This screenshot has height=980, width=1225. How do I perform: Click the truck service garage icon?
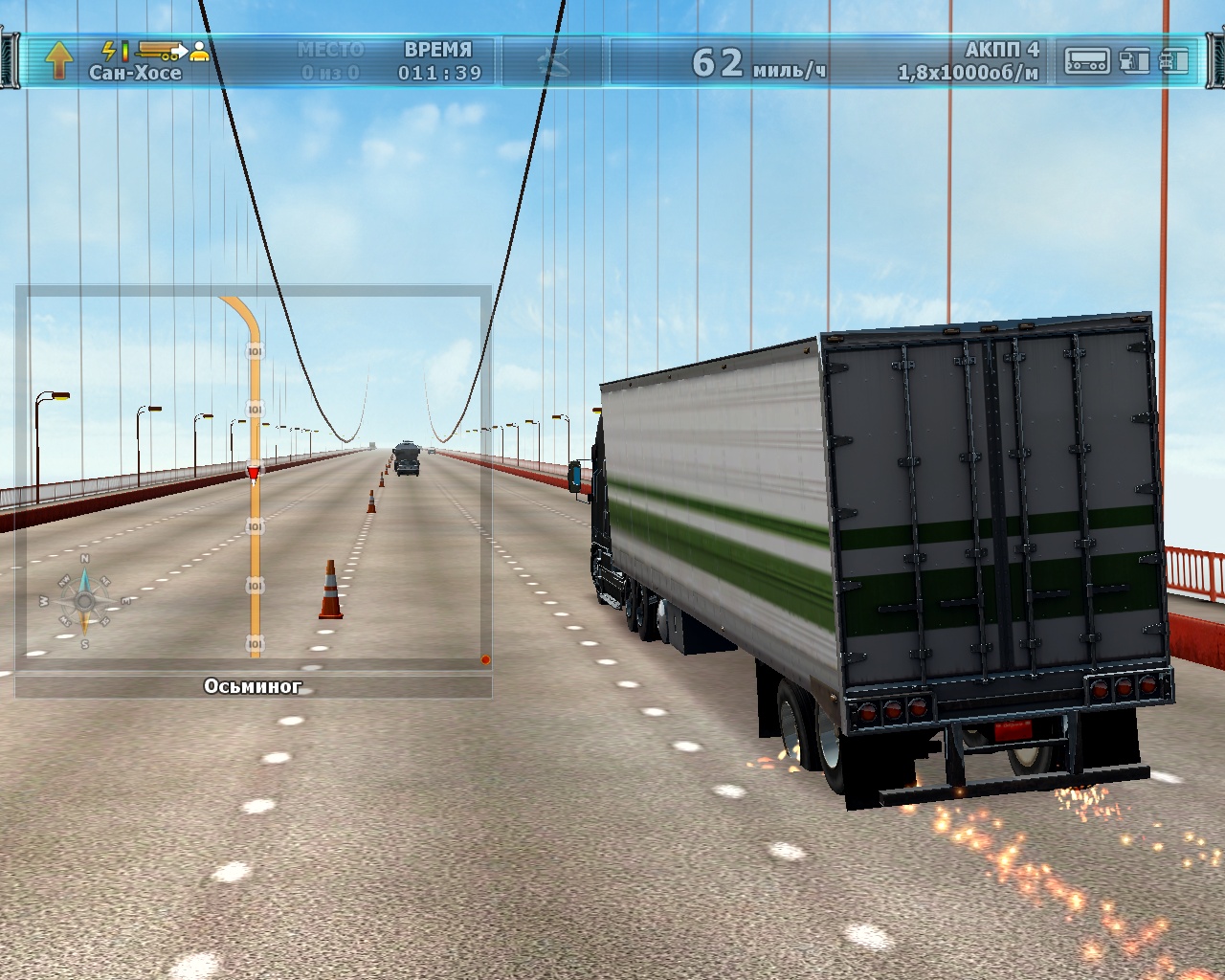(1173, 60)
